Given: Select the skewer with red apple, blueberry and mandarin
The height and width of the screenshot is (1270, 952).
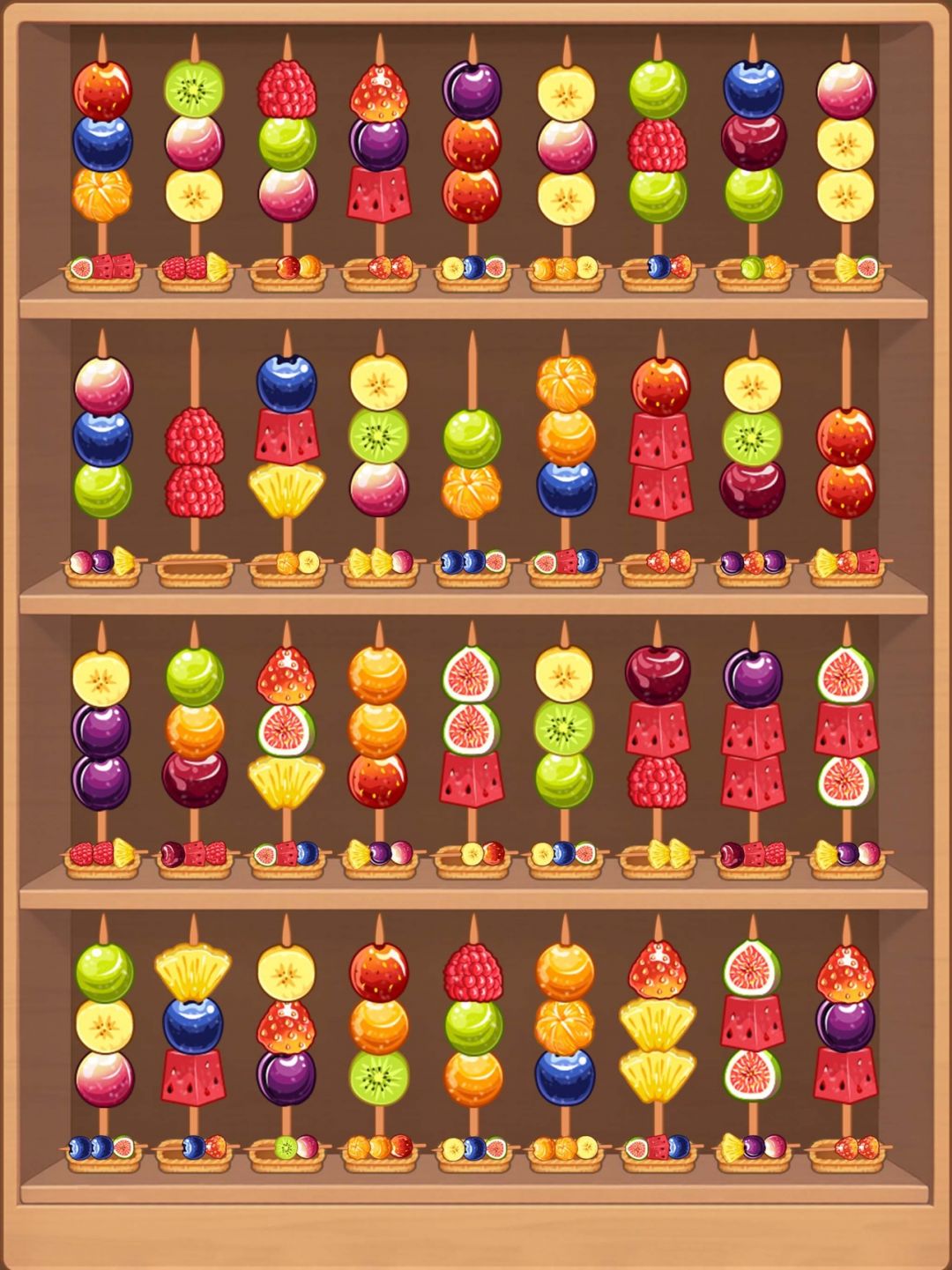Looking at the screenshot, I should (102, 143).
